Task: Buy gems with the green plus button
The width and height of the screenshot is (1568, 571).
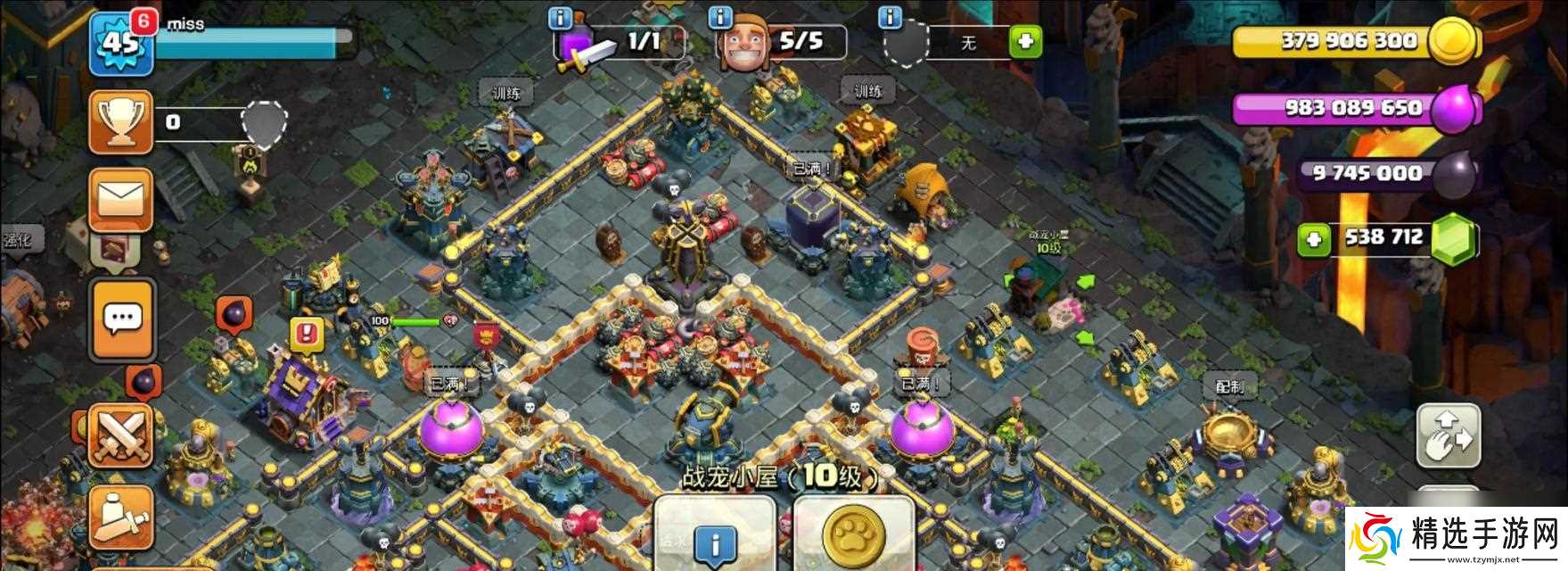Action: (x=1313, y=239)
